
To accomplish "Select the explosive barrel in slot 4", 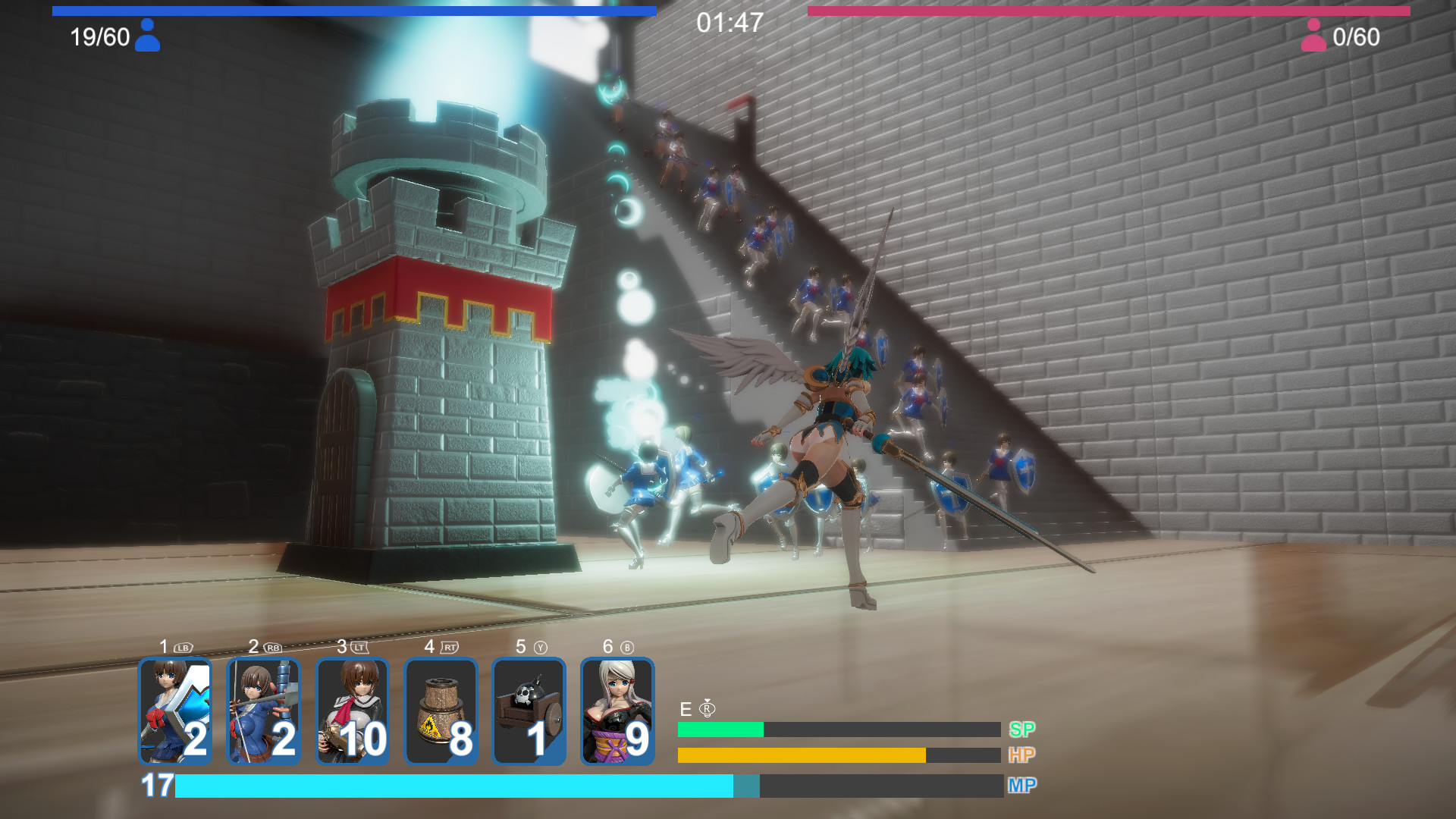I will tap(441, 711).
